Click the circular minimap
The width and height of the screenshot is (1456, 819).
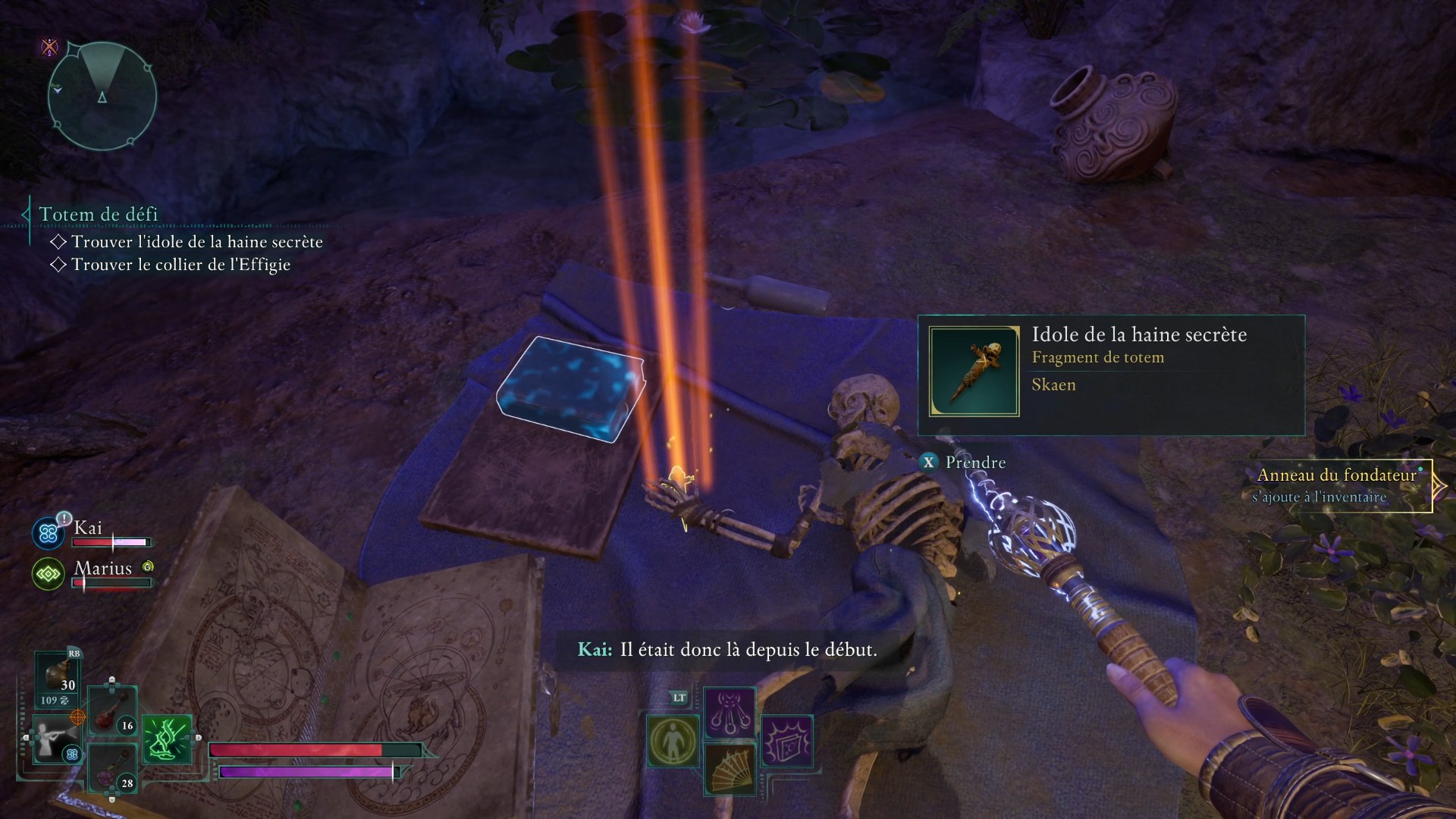[x=102, y=96]
